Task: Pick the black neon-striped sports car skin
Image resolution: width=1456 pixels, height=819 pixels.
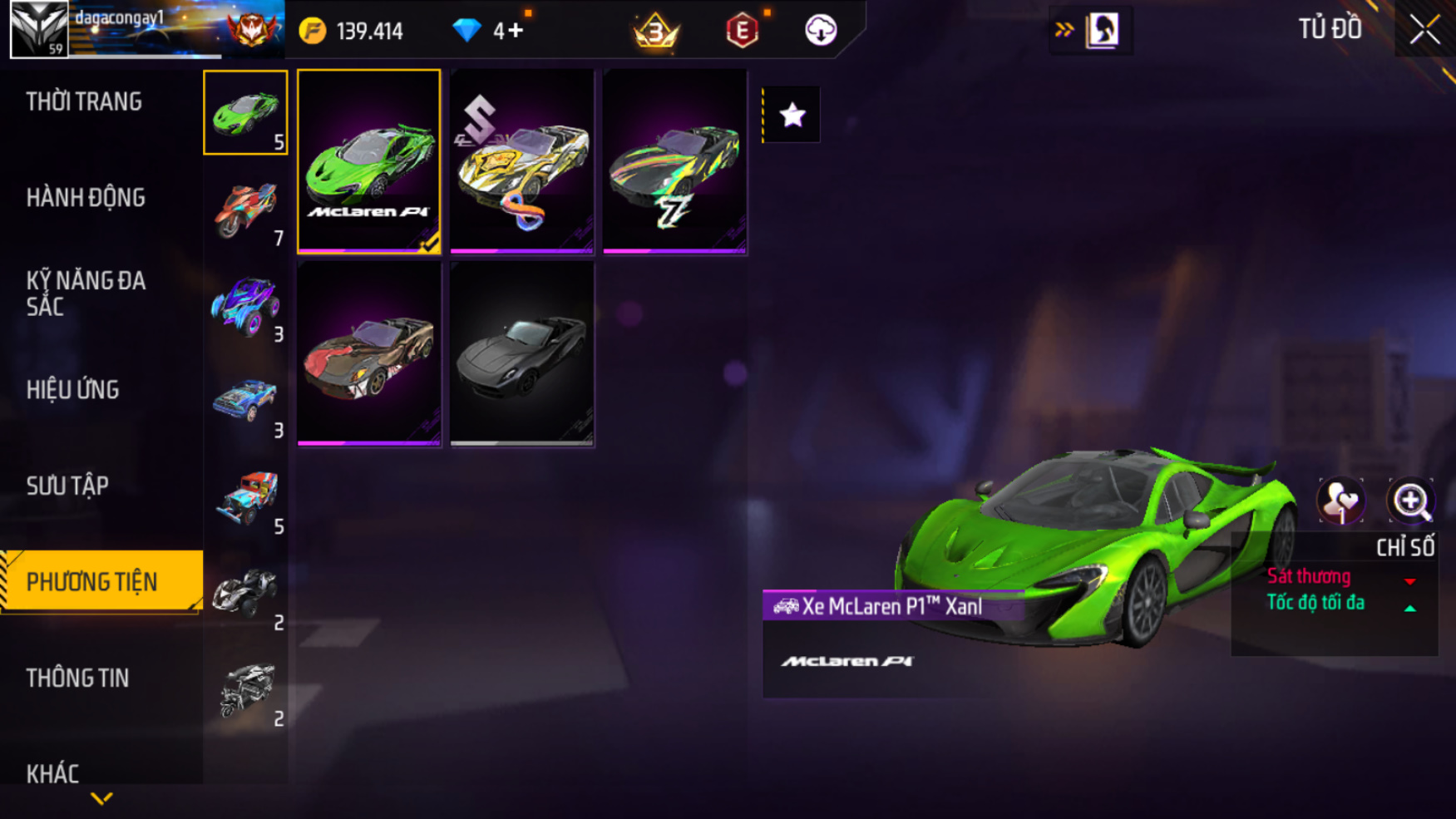Action: [x=674, y=161]
